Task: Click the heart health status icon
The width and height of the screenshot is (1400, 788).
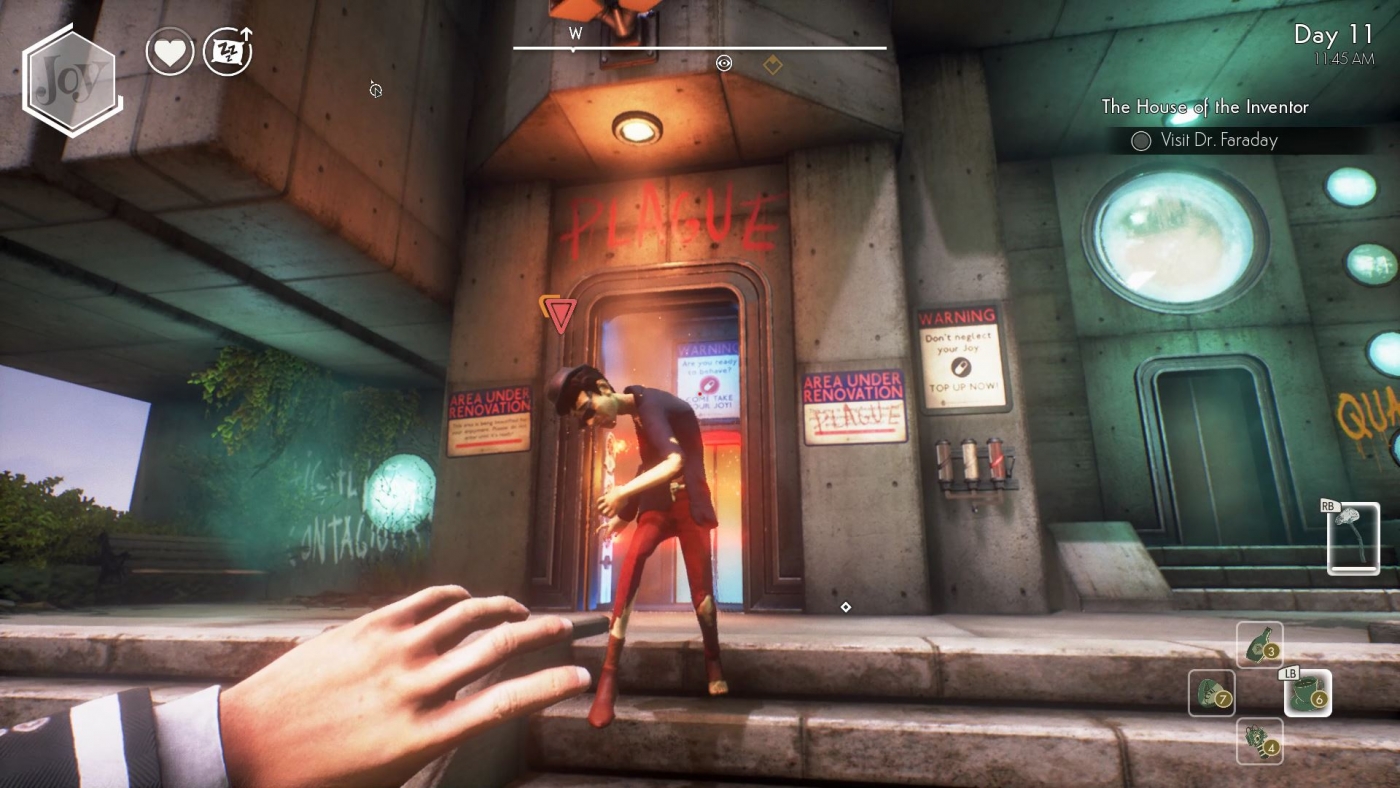Action: (x=170, y=51)
